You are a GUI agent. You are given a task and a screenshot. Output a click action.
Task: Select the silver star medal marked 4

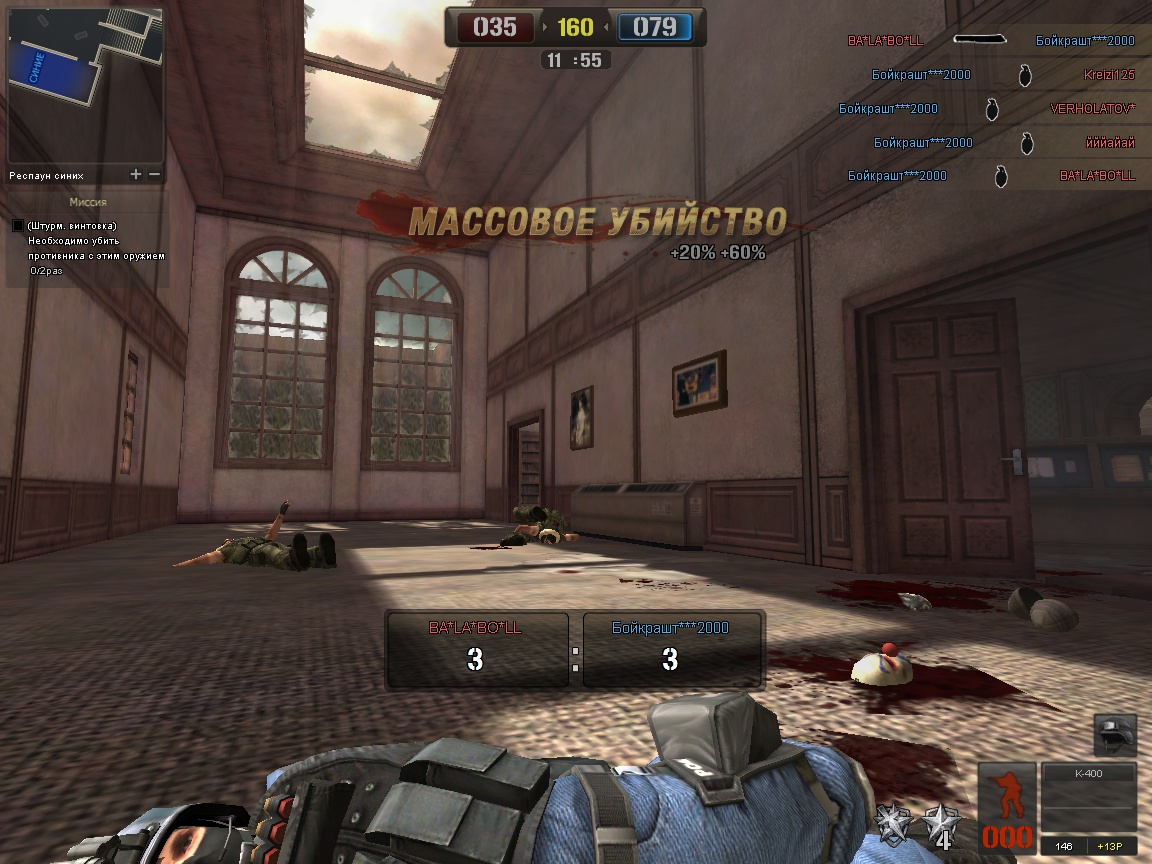942,824
